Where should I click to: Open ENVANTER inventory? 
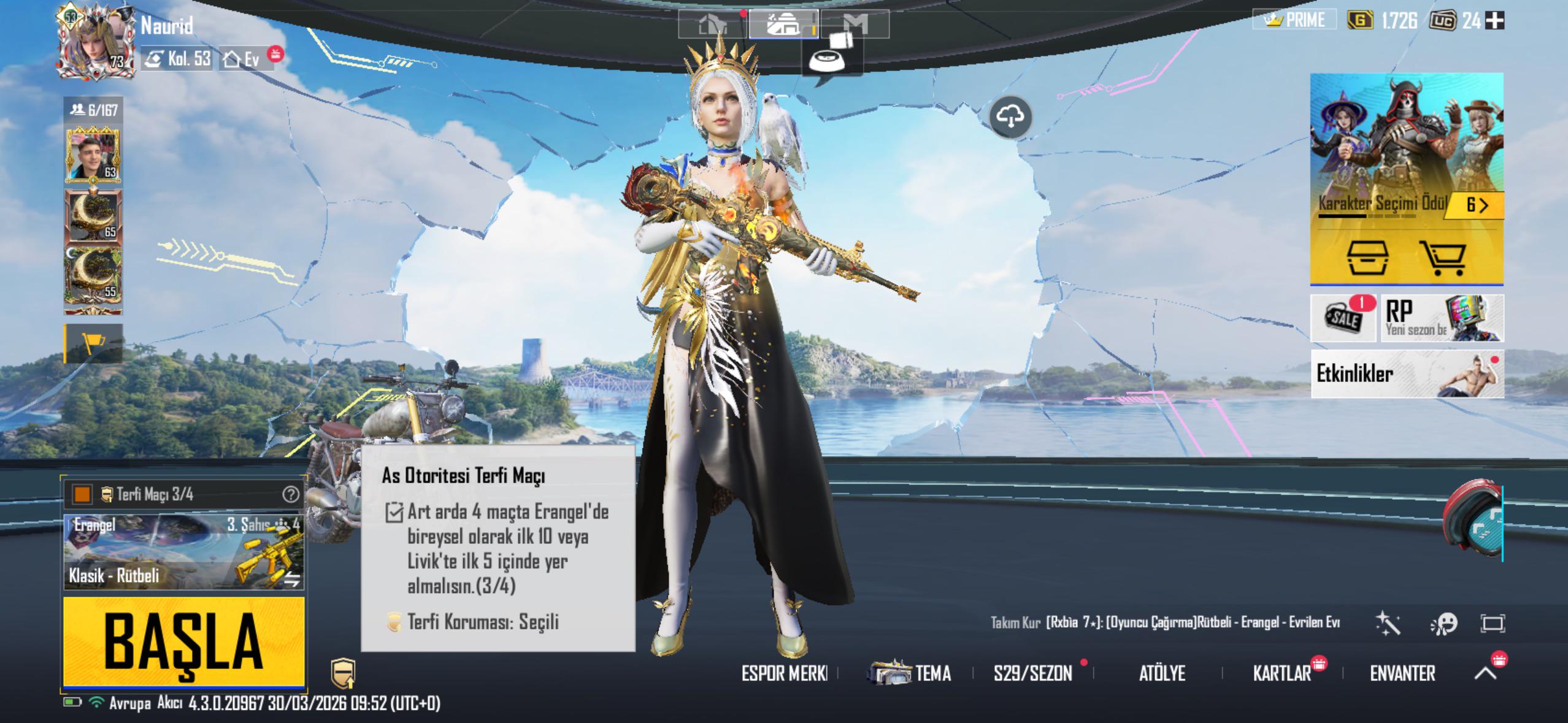(x=1402, y=673)
